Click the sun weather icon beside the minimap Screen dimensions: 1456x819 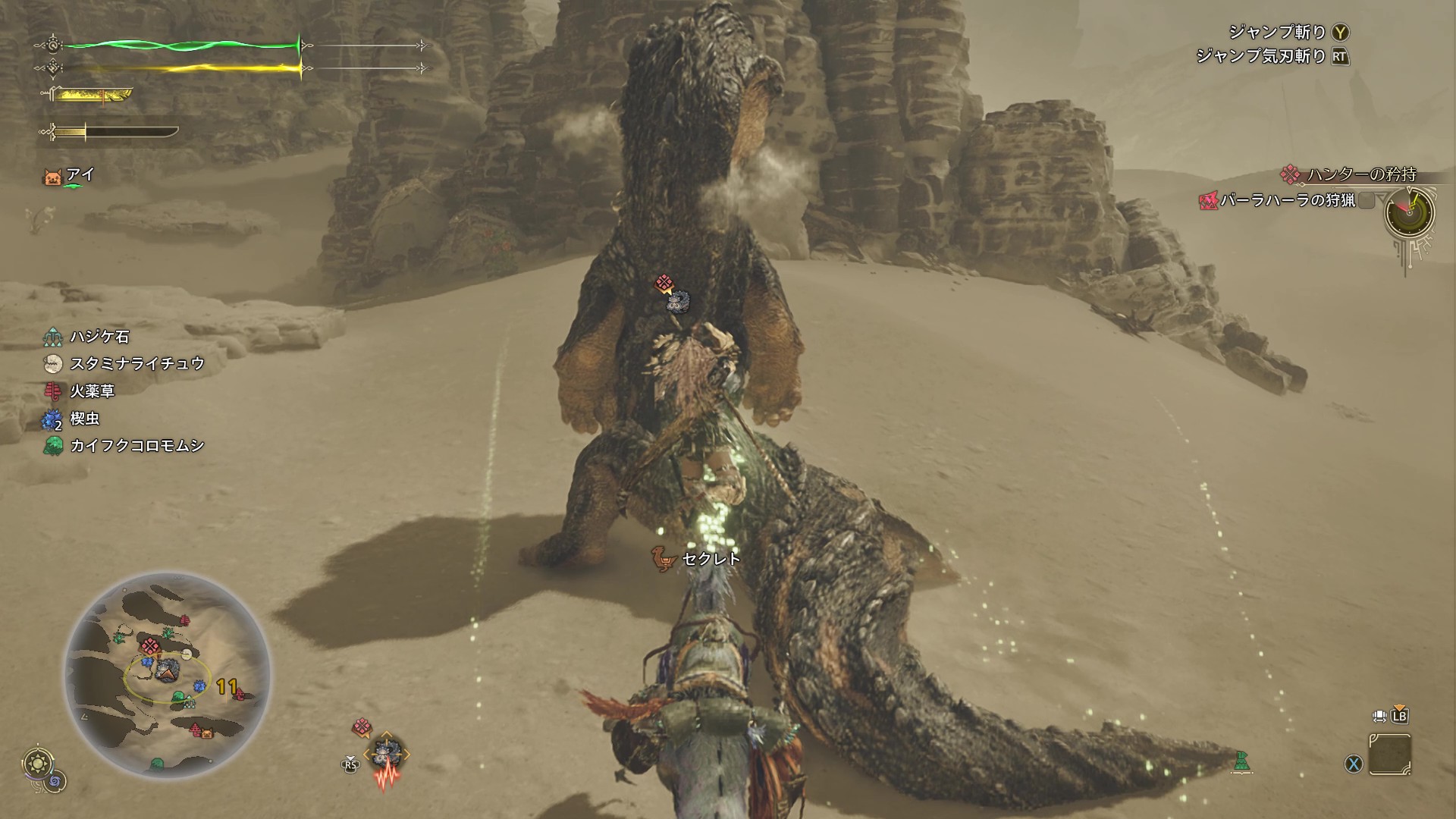tap(36, 762)
